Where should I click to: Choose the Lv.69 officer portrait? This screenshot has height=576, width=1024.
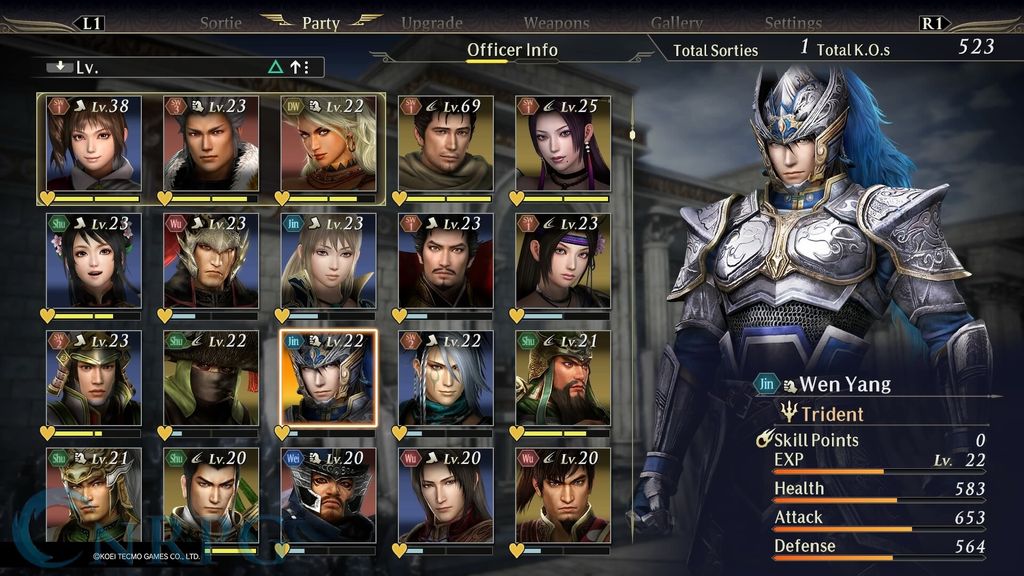click(445, 142)
